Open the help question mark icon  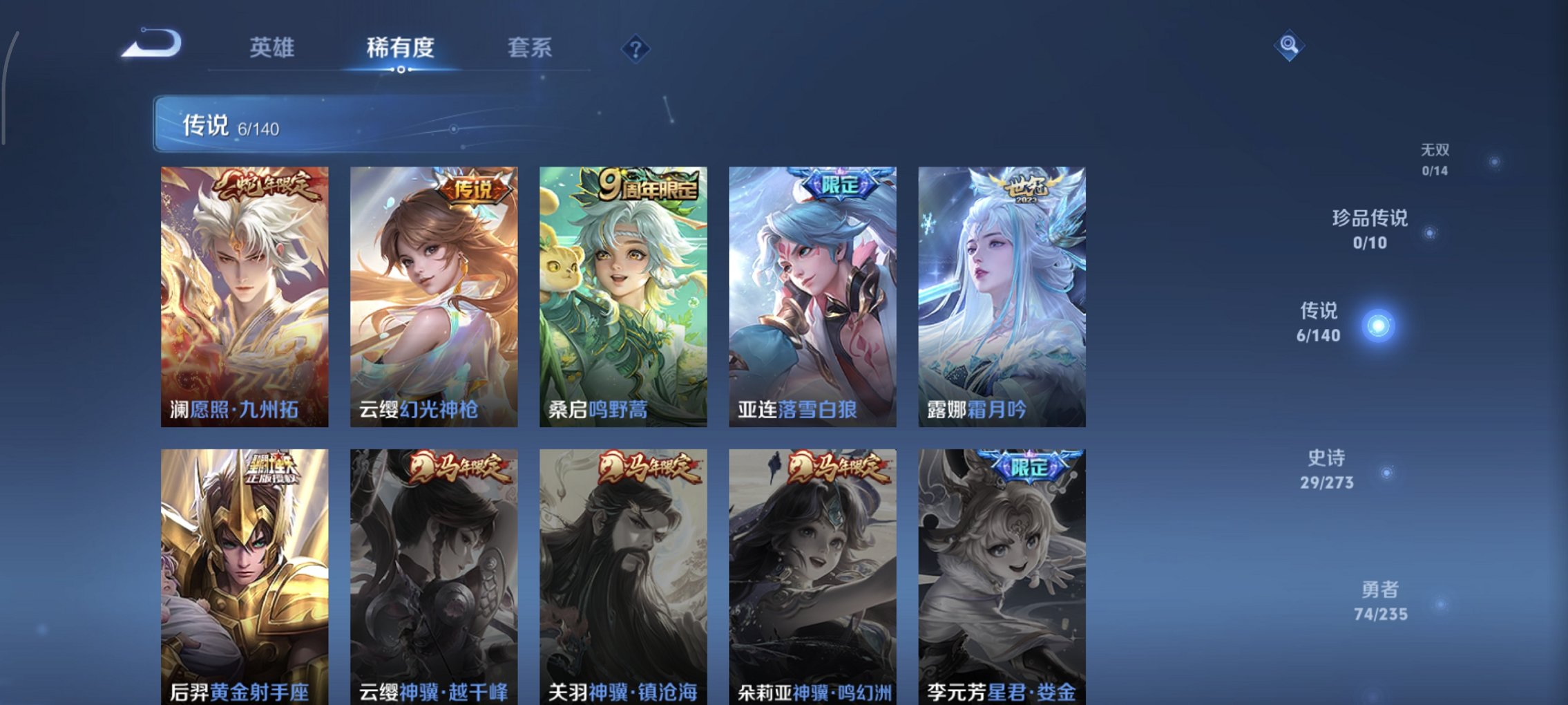tap(637, 48)
